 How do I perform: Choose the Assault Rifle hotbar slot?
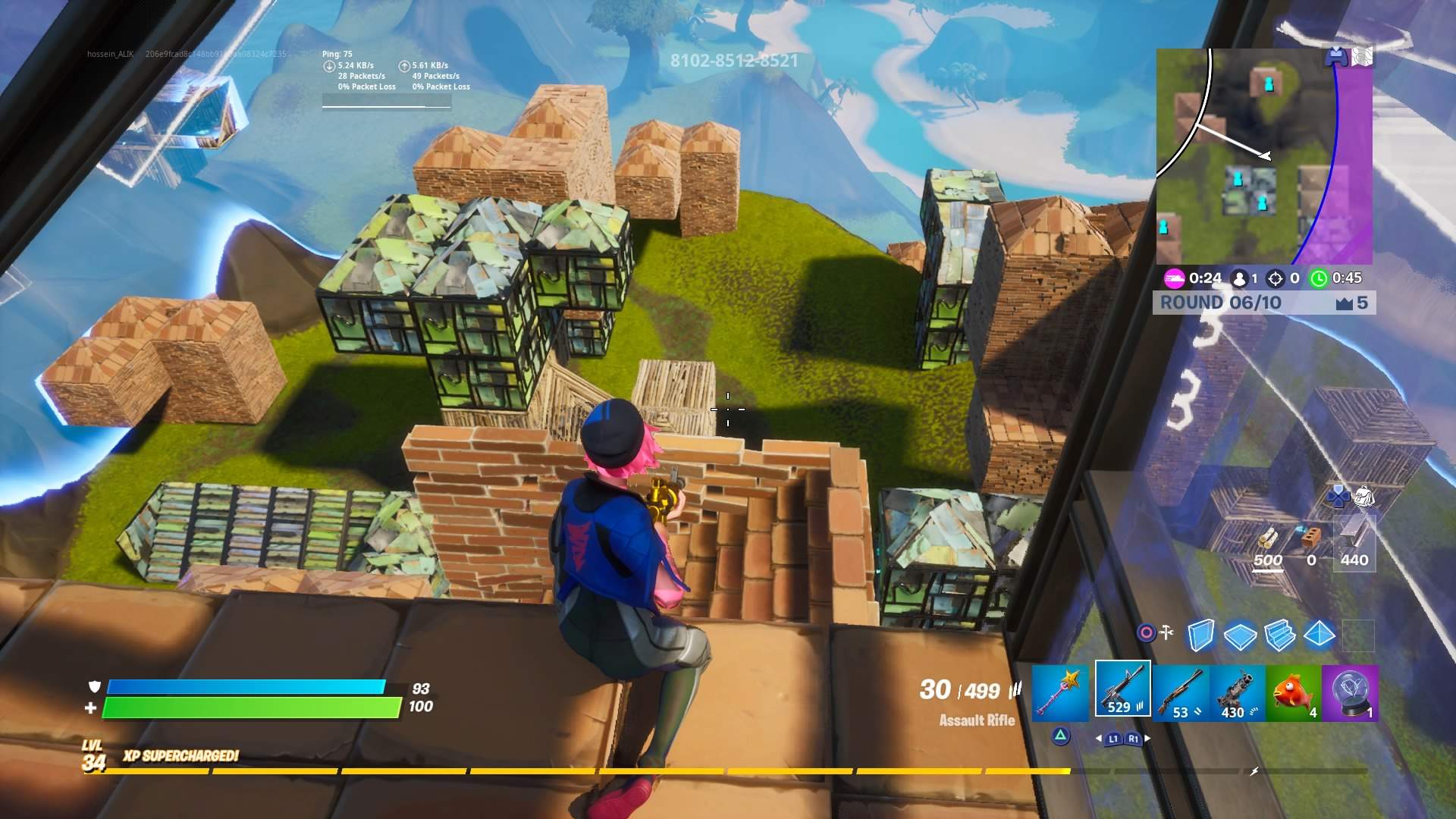pos(1122,689)
